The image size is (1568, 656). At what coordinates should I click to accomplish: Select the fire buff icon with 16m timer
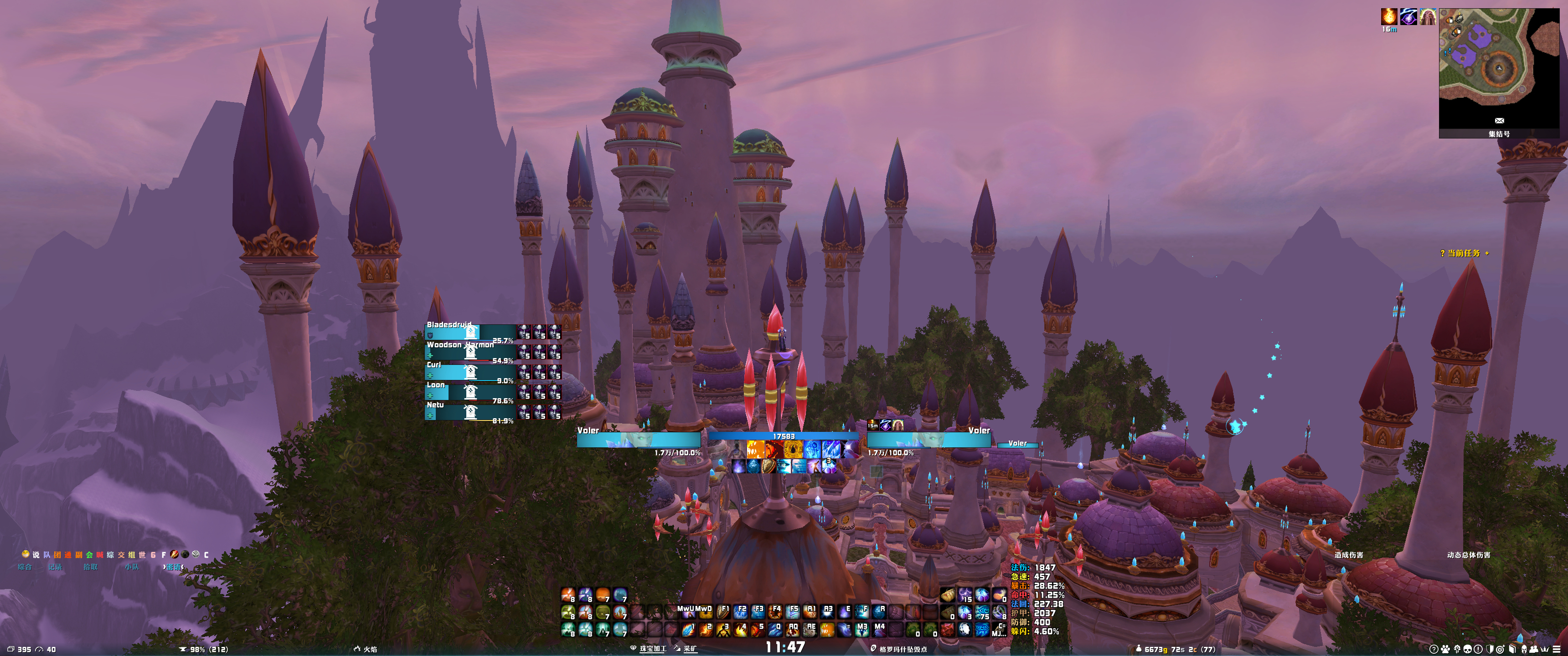tap(1388, 16)
